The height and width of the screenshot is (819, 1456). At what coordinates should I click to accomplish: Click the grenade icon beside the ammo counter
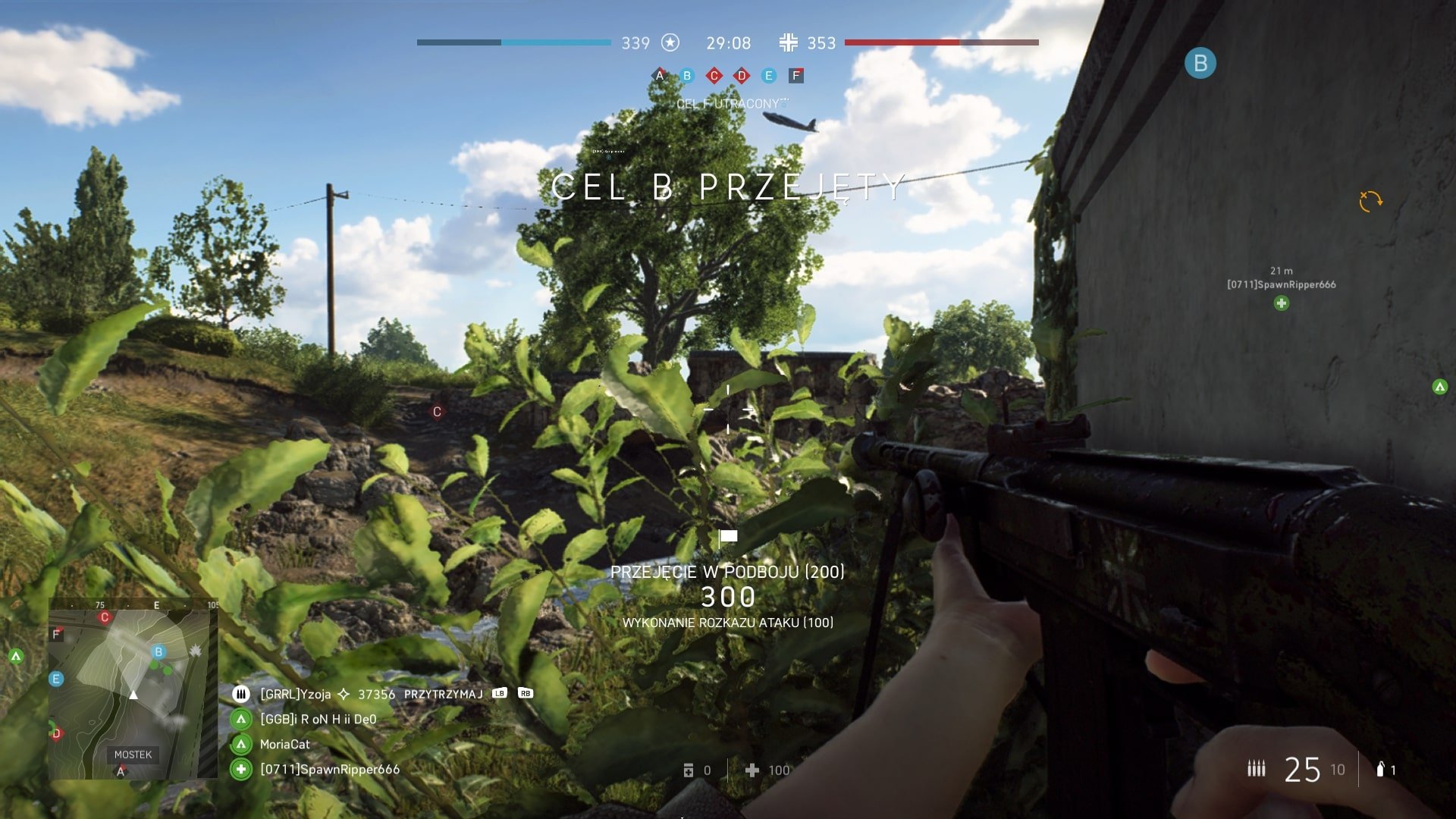[1380, 769]
